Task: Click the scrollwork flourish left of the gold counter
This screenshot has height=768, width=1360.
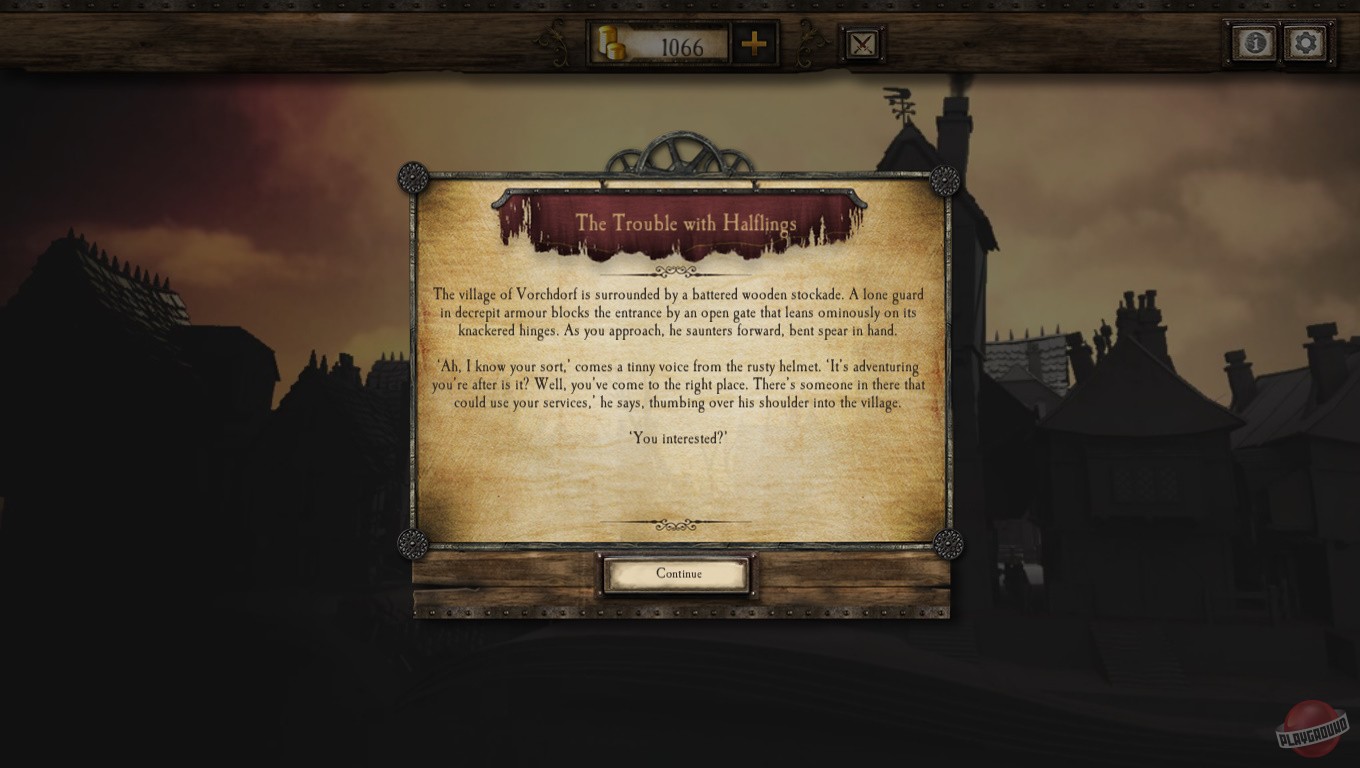Action: click(x=553, y=41)
